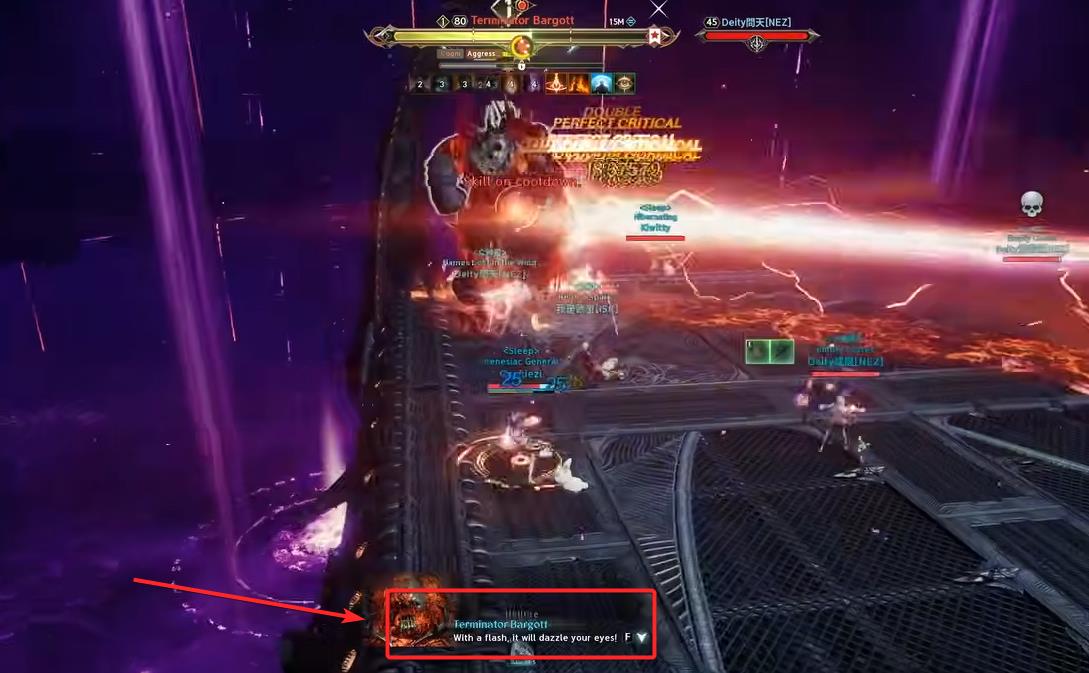Select the blue glowing figure buff icon
1089x673 pixels.
601,84
